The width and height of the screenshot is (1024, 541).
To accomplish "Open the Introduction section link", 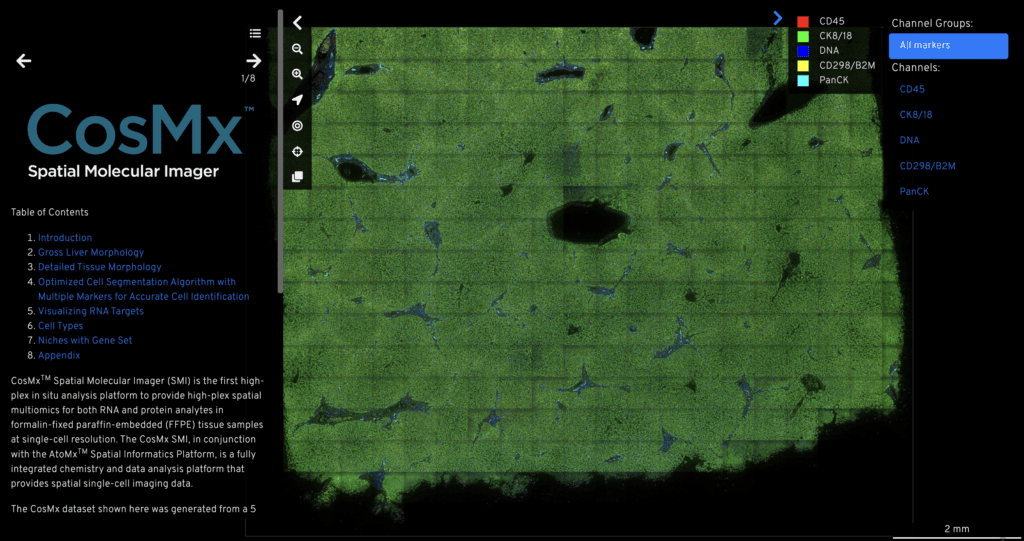I will coord(65,238).
